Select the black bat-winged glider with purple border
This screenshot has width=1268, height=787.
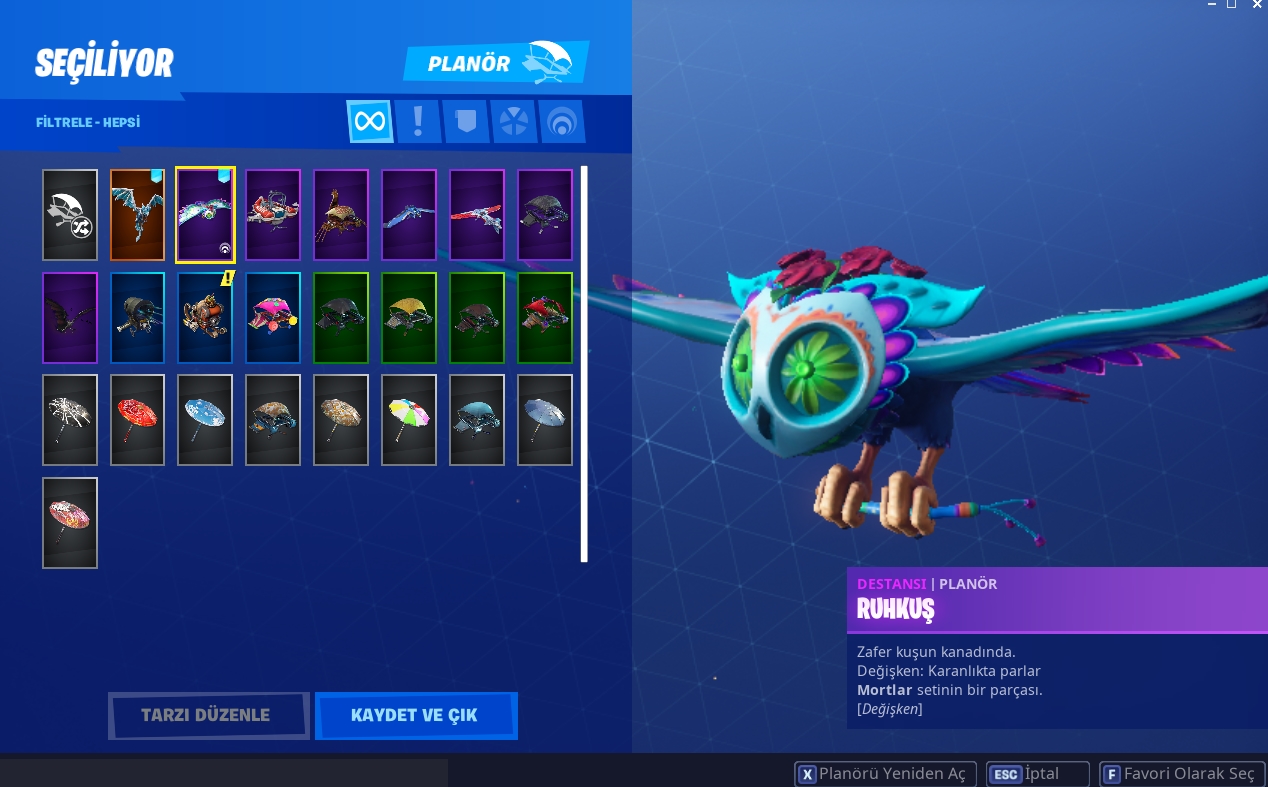click(x=70, y=318)
